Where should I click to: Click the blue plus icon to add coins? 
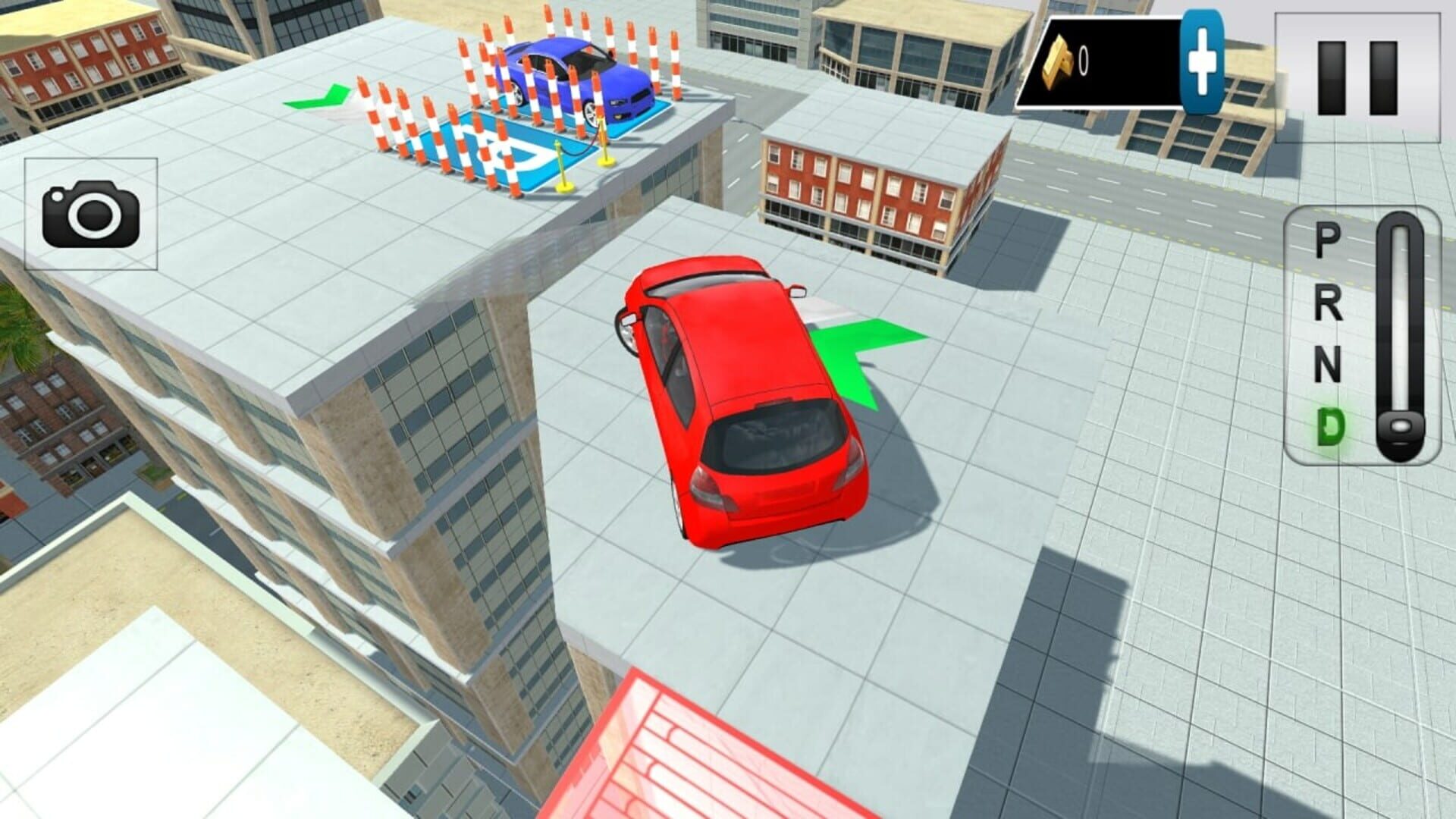tap(1203, 62)
